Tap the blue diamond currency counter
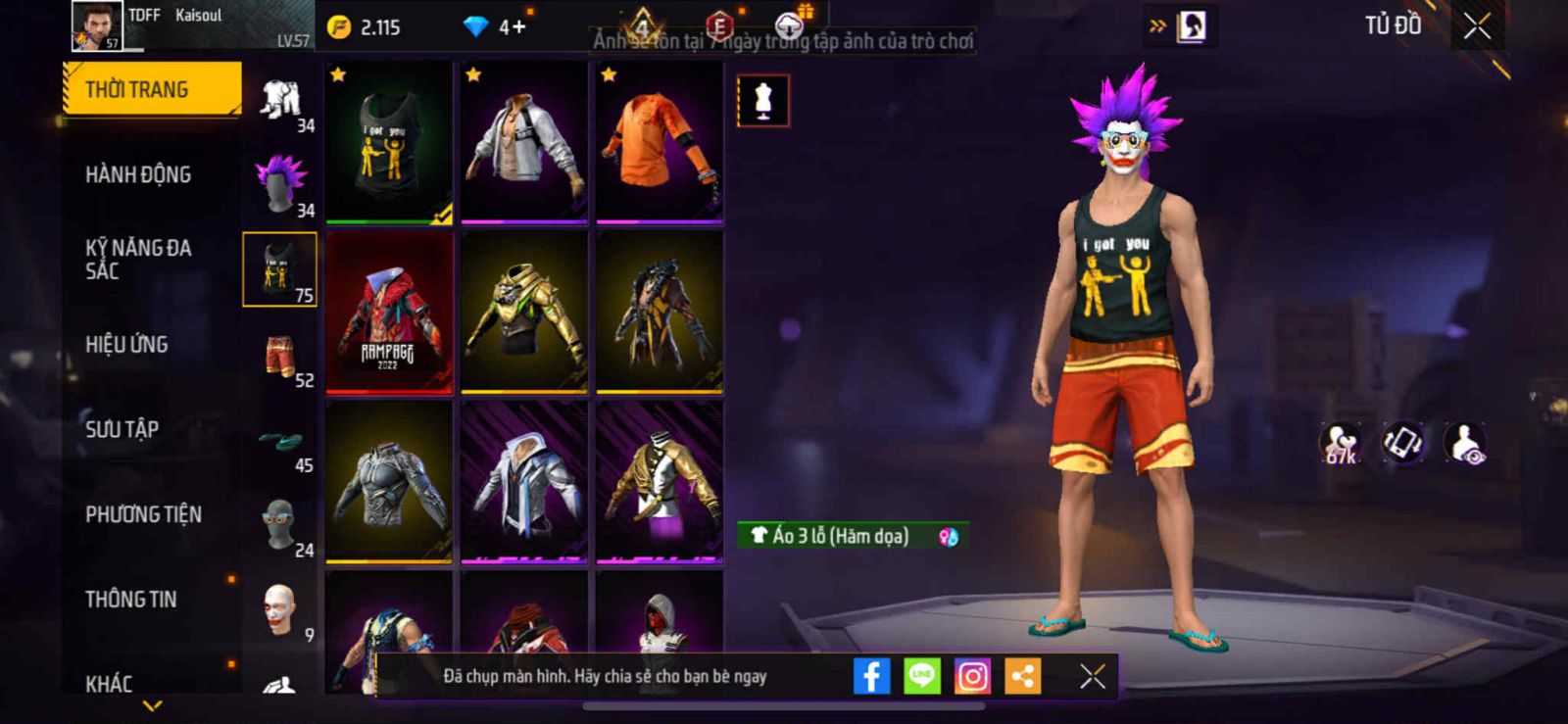 pos(495,26)
